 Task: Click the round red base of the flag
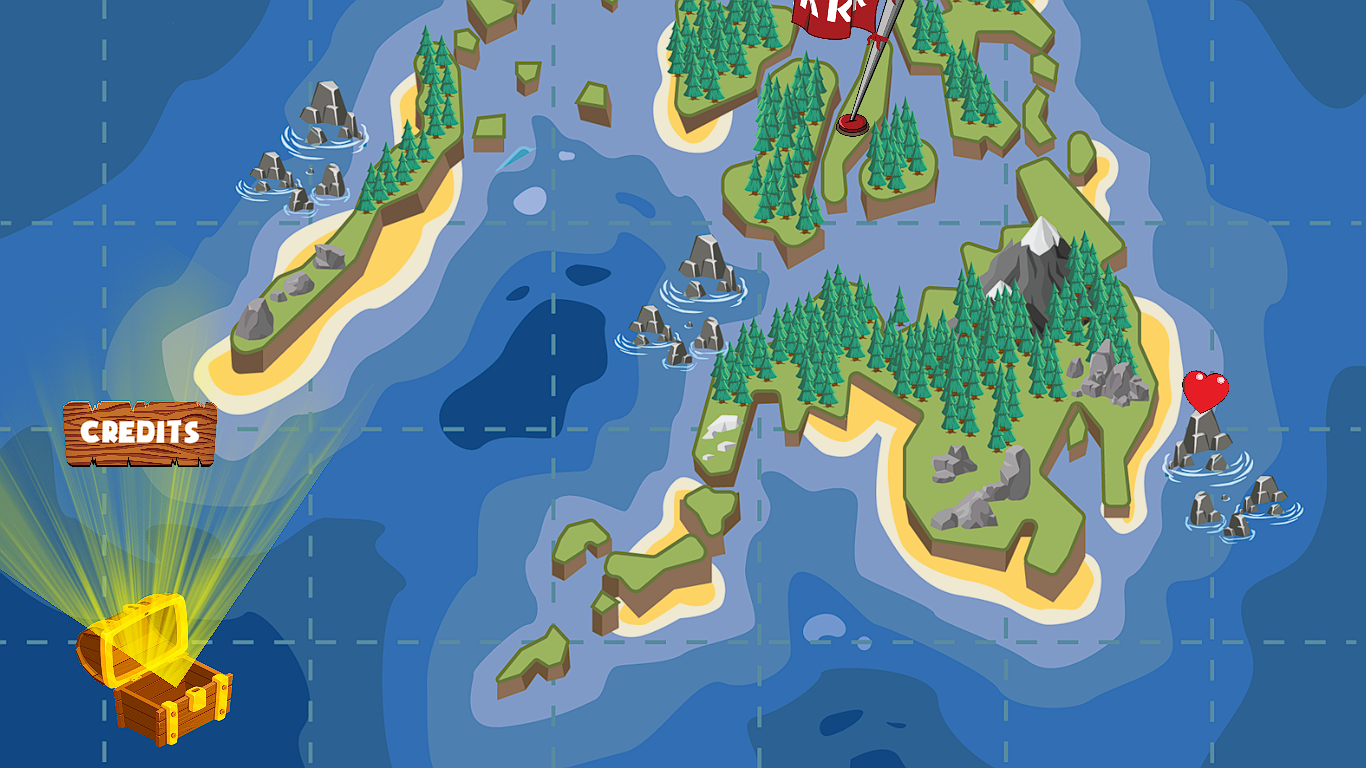click(x=851, y=126)
